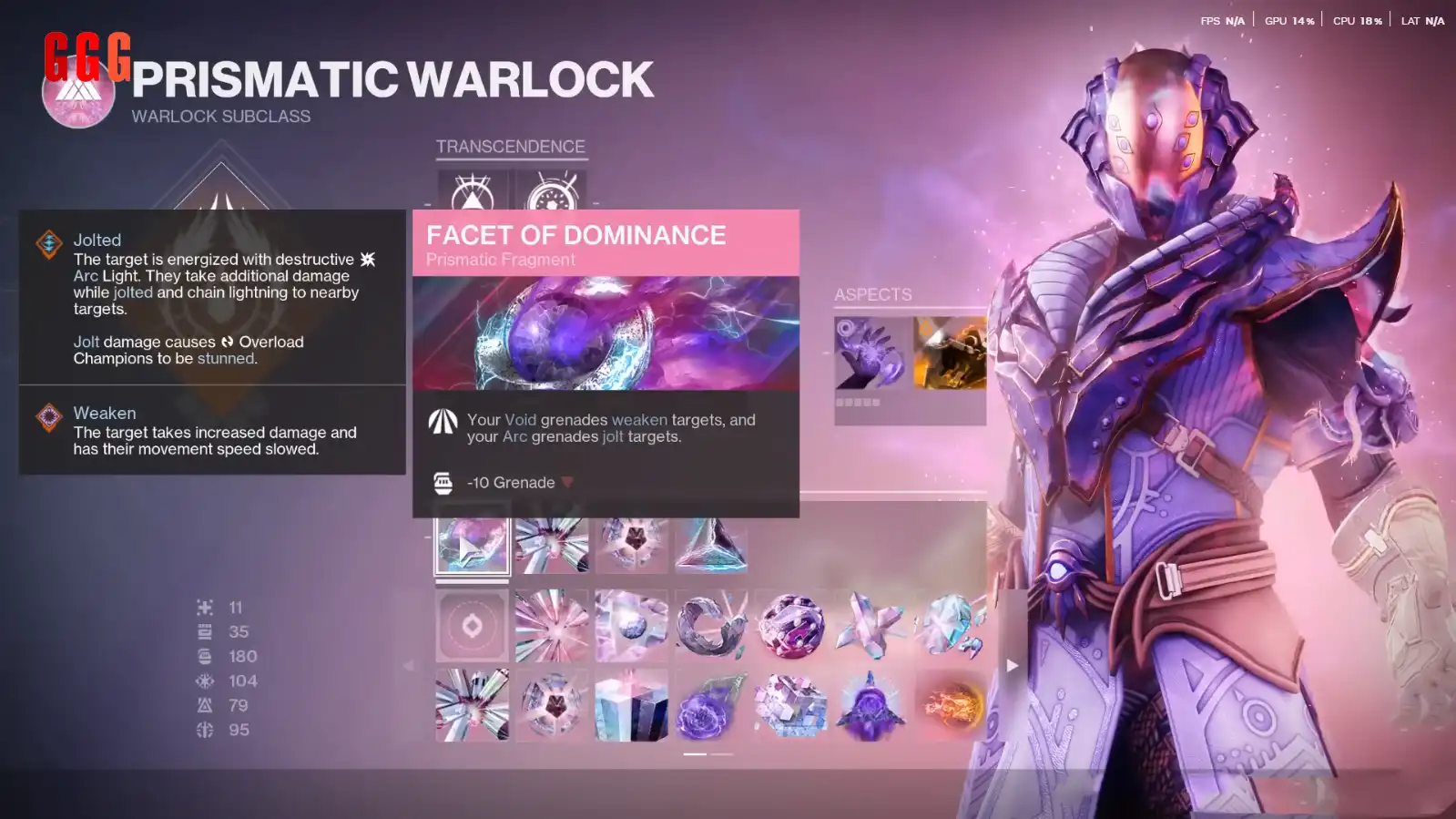Choose the crossed crystal shards fragment
Image resolution: width=1456 pixels, height=819 pixels.
pos(871,626)
